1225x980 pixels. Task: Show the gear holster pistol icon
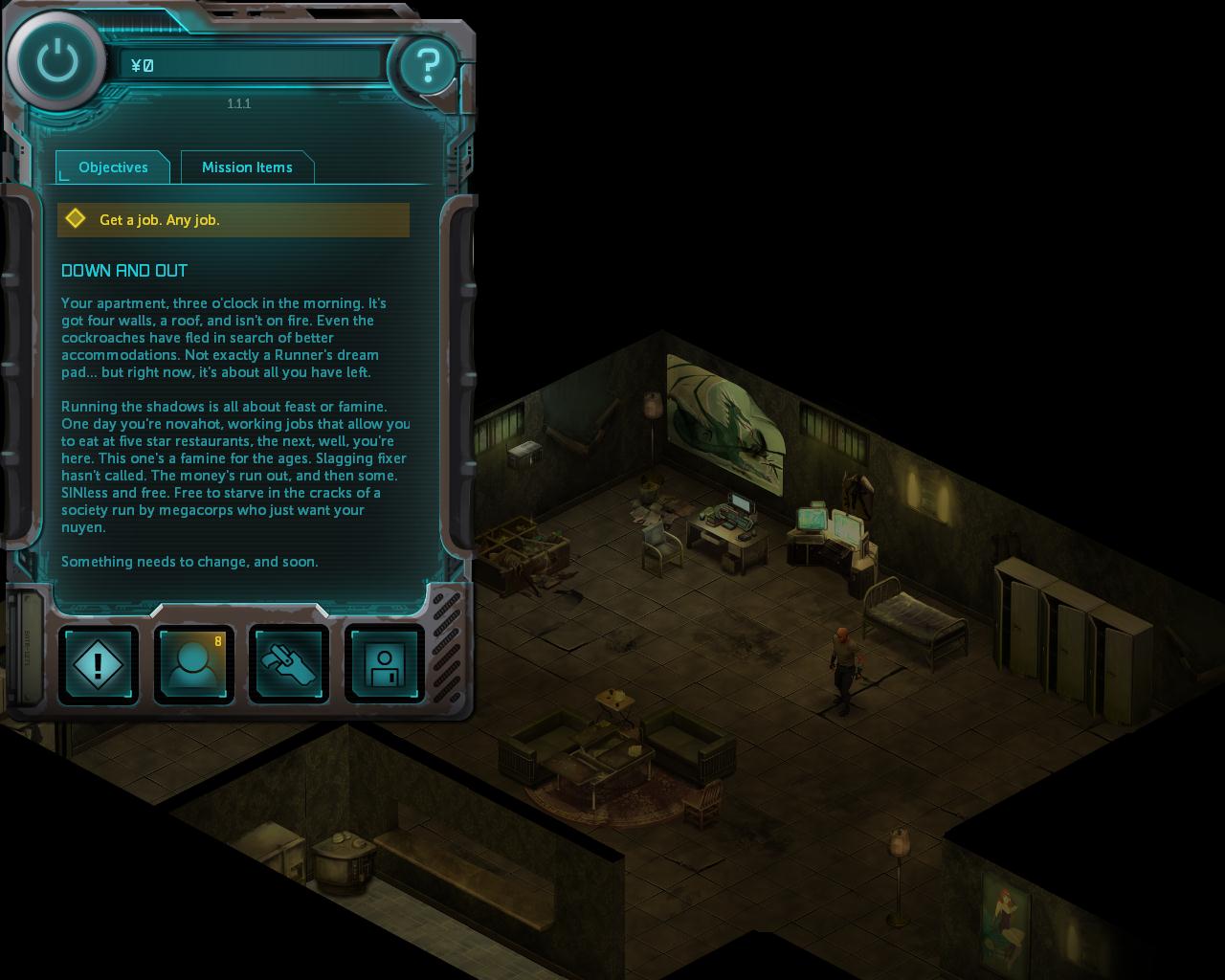289,664
